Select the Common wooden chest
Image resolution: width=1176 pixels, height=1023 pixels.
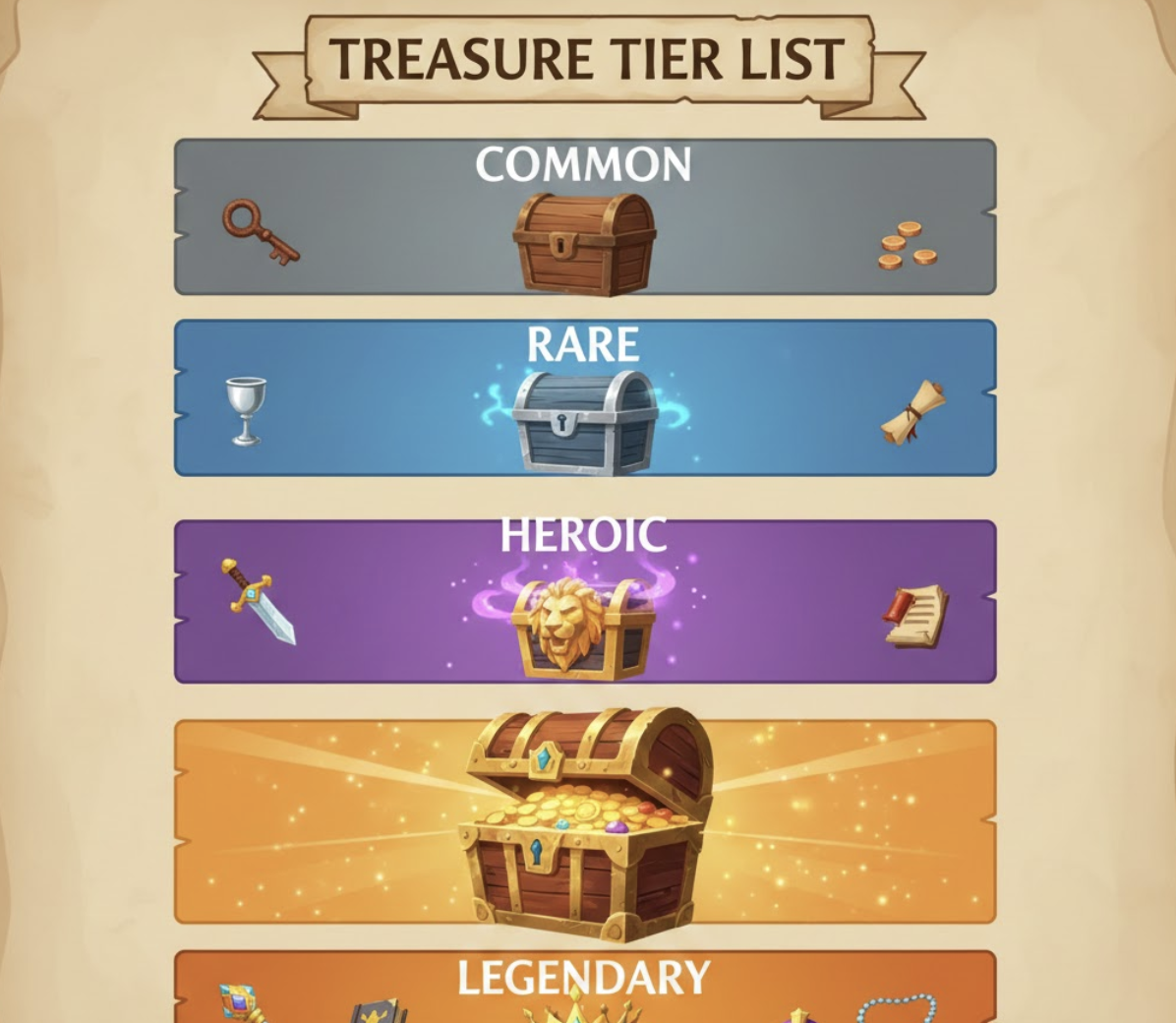584,243
